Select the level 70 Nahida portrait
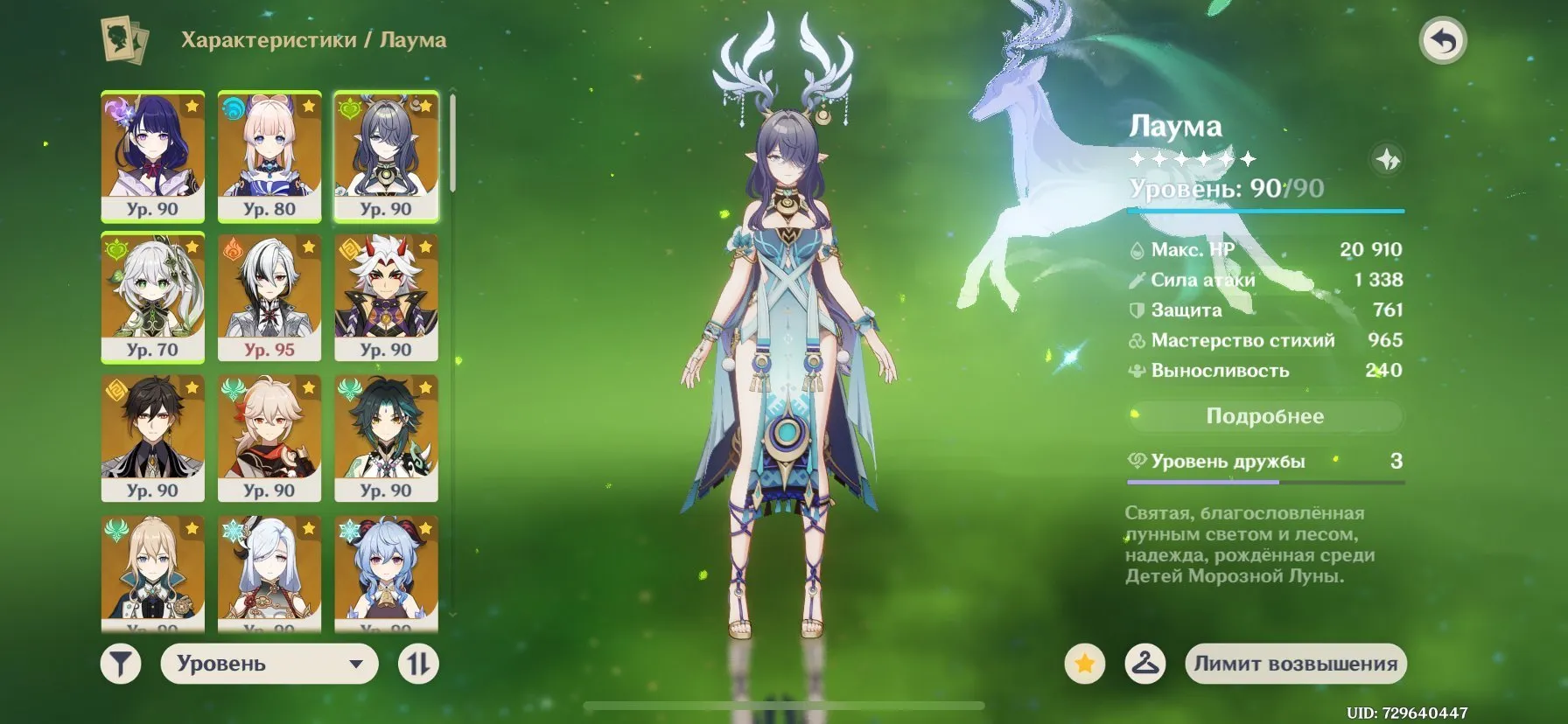Screen dimensions: 1568x724 pos(152,297)
